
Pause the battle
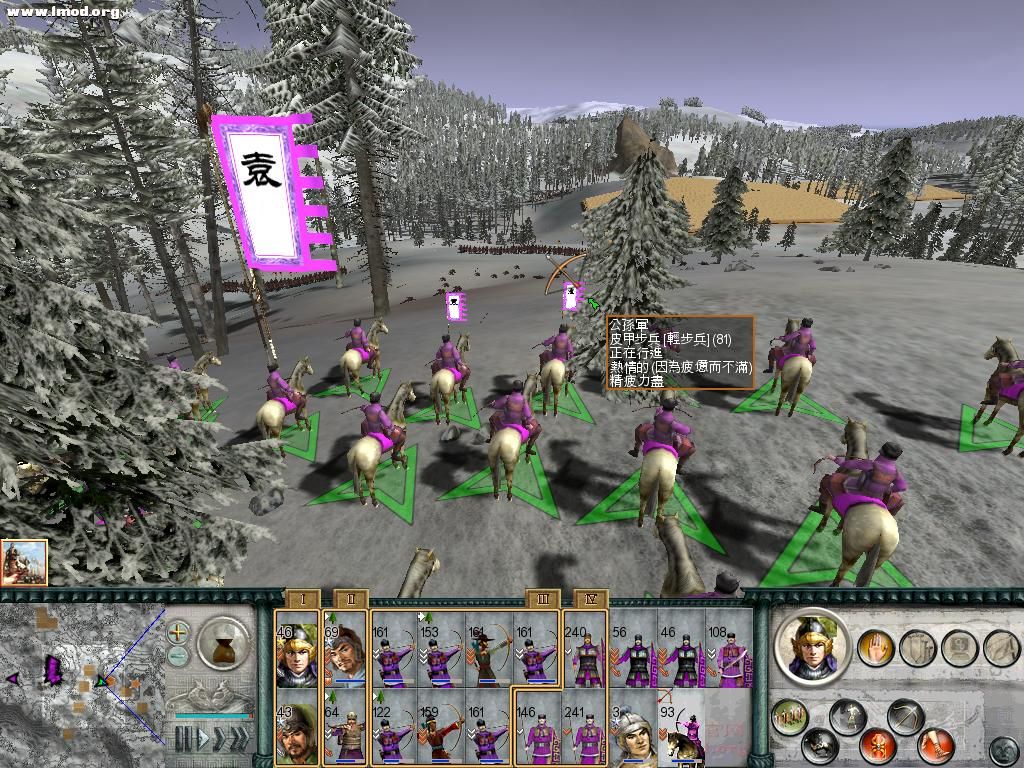click(182, 740)
